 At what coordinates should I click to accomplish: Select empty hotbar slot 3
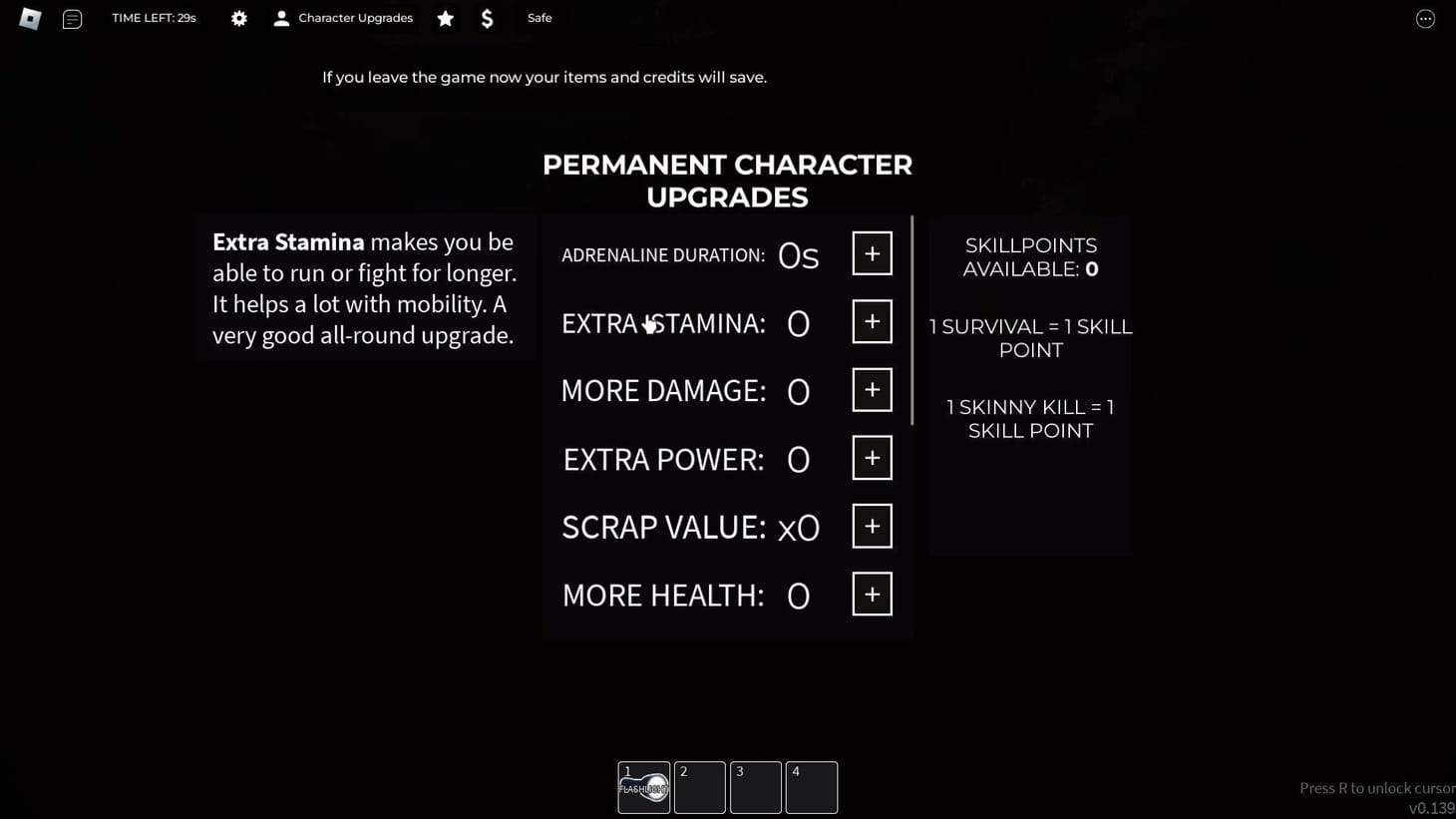click(x=755, y=787)
